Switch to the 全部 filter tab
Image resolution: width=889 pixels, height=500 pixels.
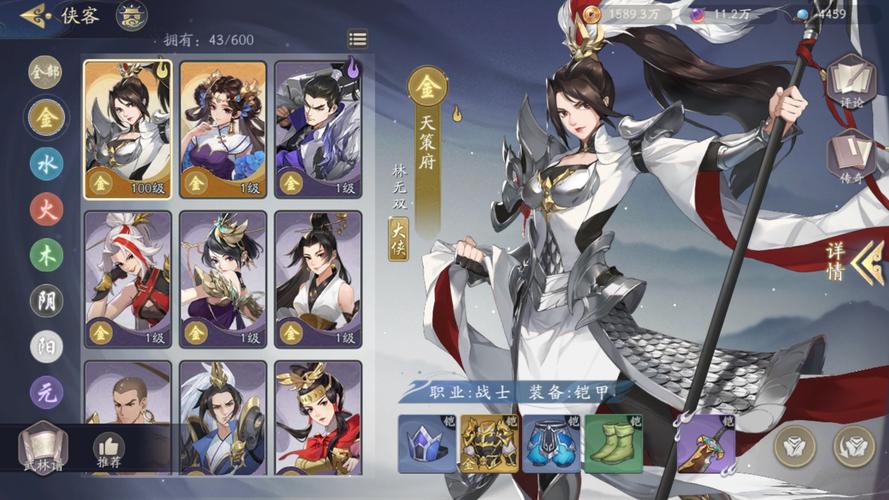click(46, 71)
